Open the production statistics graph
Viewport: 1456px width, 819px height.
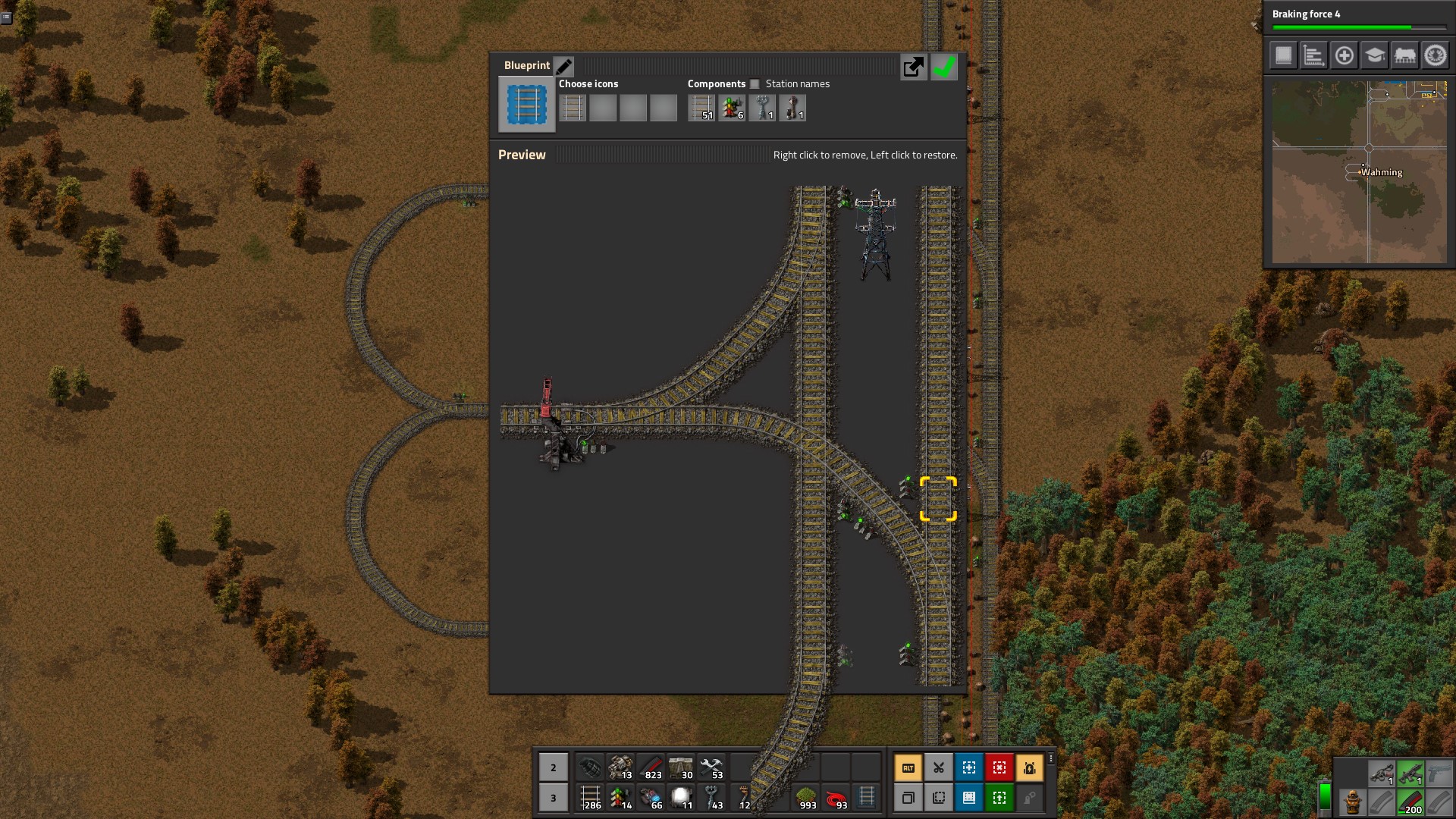coord(1313,55)
